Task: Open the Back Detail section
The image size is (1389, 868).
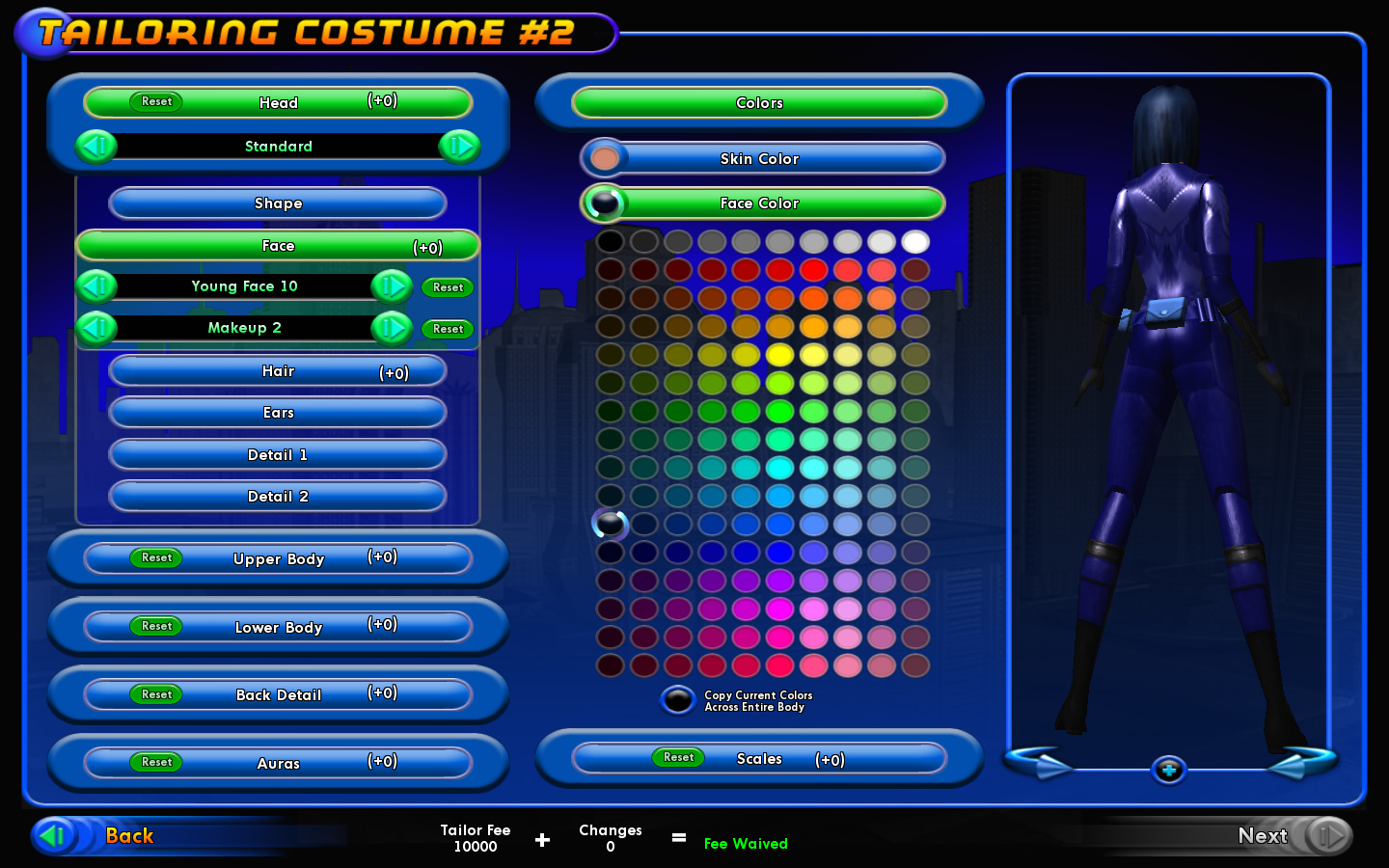Action: tap(279, 694)
